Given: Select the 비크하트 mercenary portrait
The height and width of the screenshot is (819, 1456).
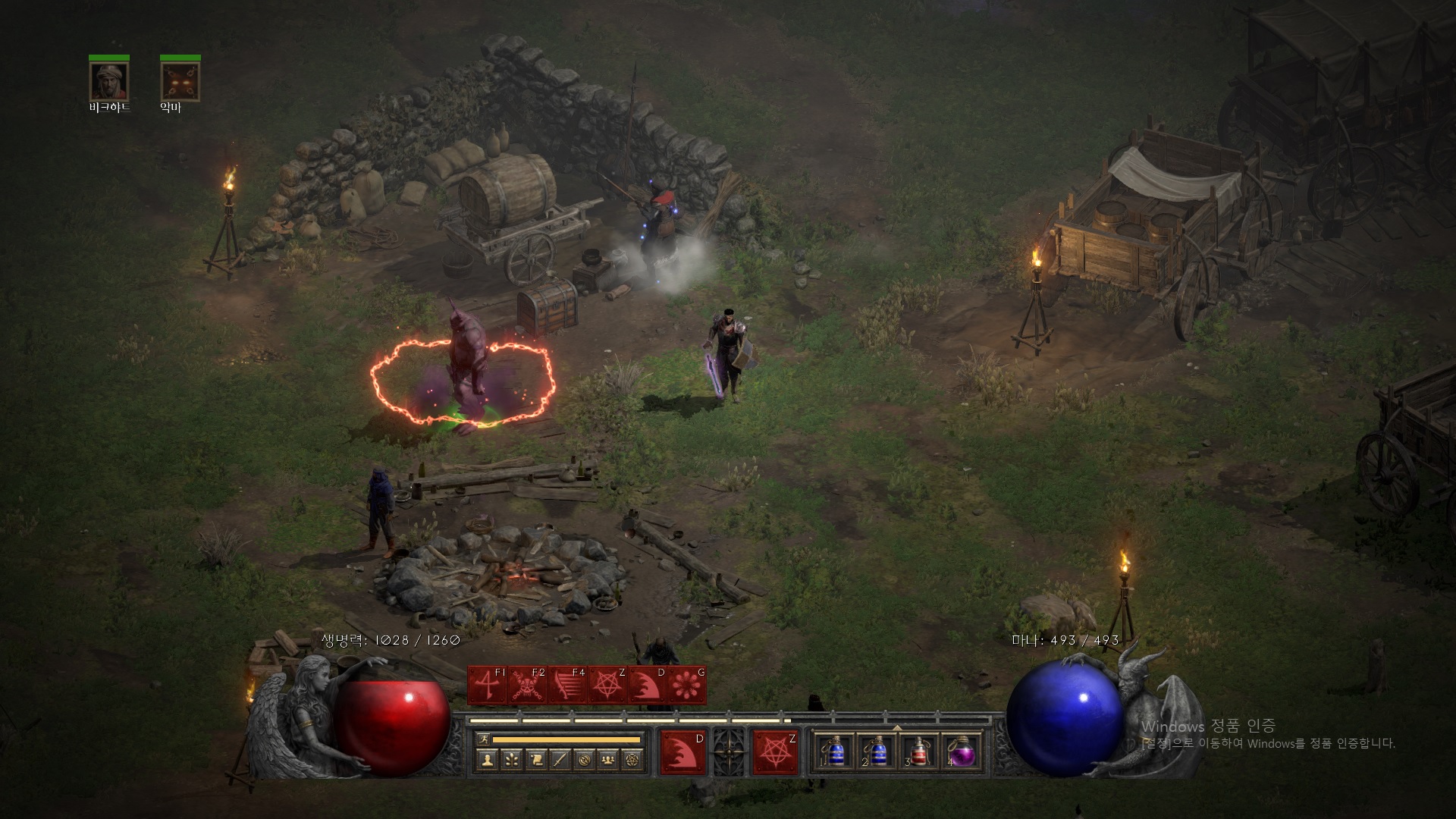Looking at the screenshot, I should (x=109, y=81).
